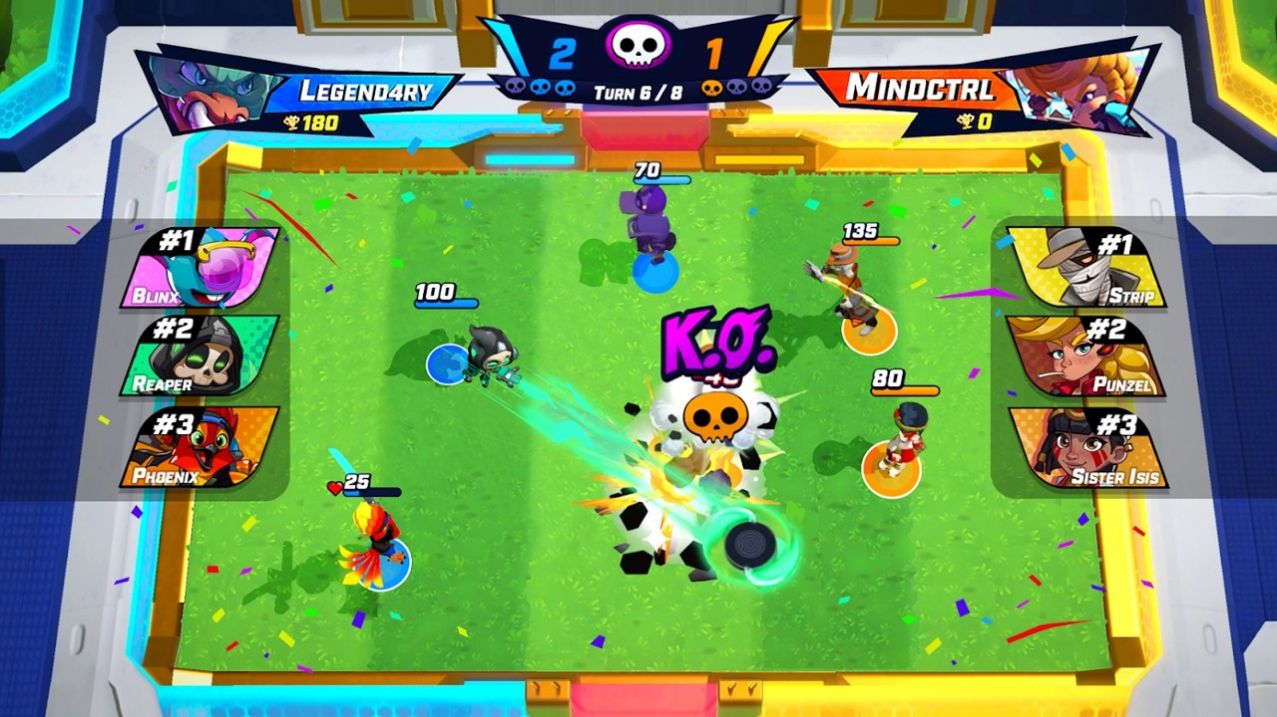Open Mindctrl's player banner
The height and width of the screenshot is (717, 1277).
pyautogui.click(x=980, y=92)
